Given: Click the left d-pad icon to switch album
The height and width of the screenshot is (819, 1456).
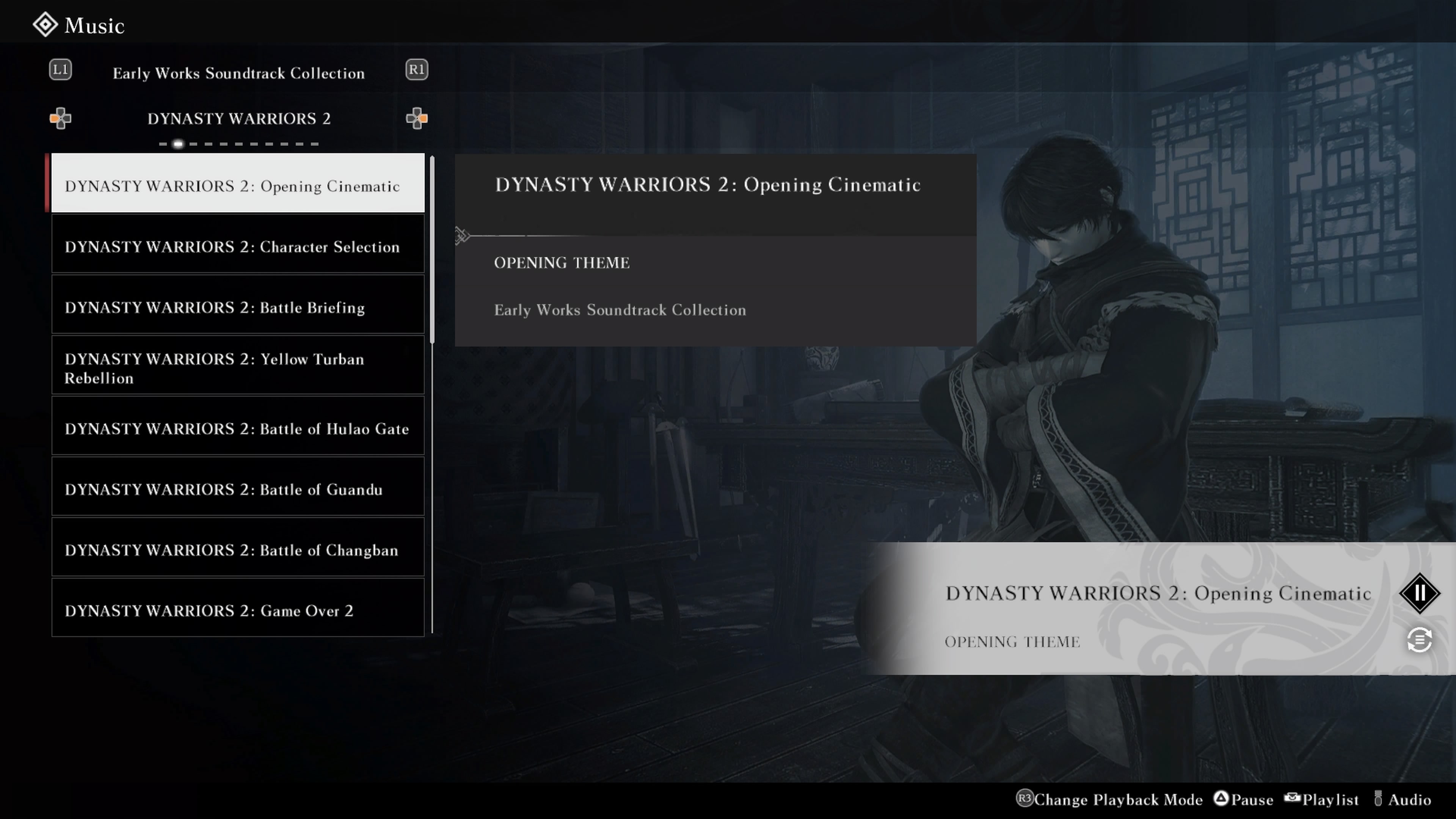Looking at the screenshot, I should click(x=61, y=119).
